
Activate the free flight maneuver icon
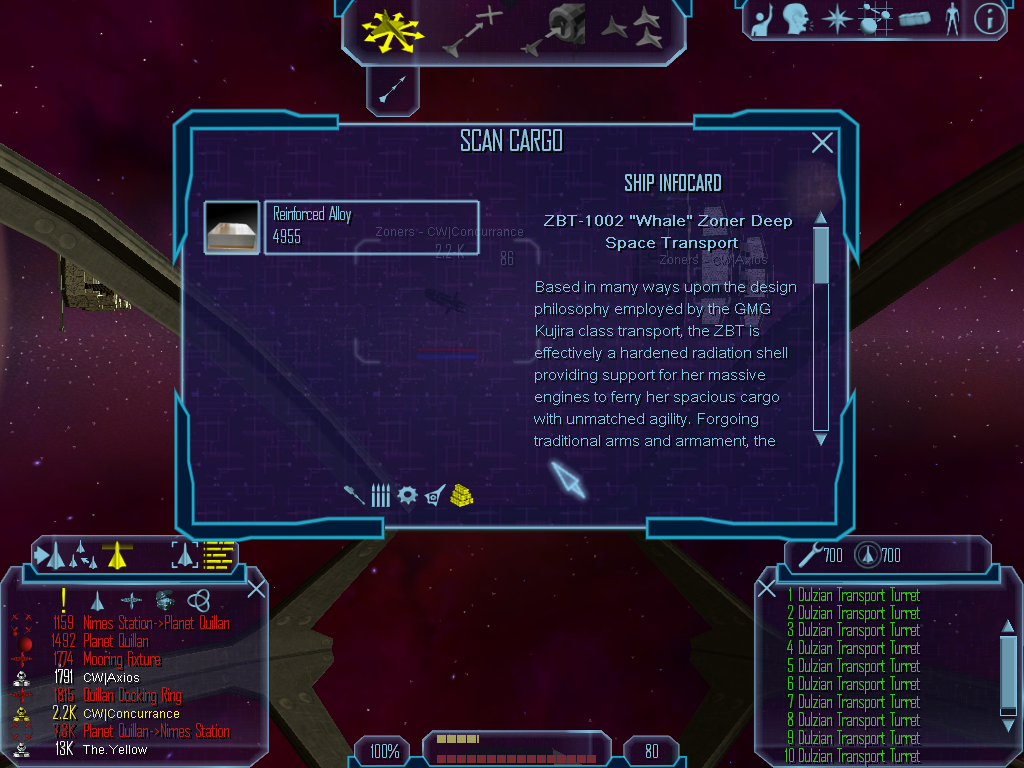click(x=392, y=29)
